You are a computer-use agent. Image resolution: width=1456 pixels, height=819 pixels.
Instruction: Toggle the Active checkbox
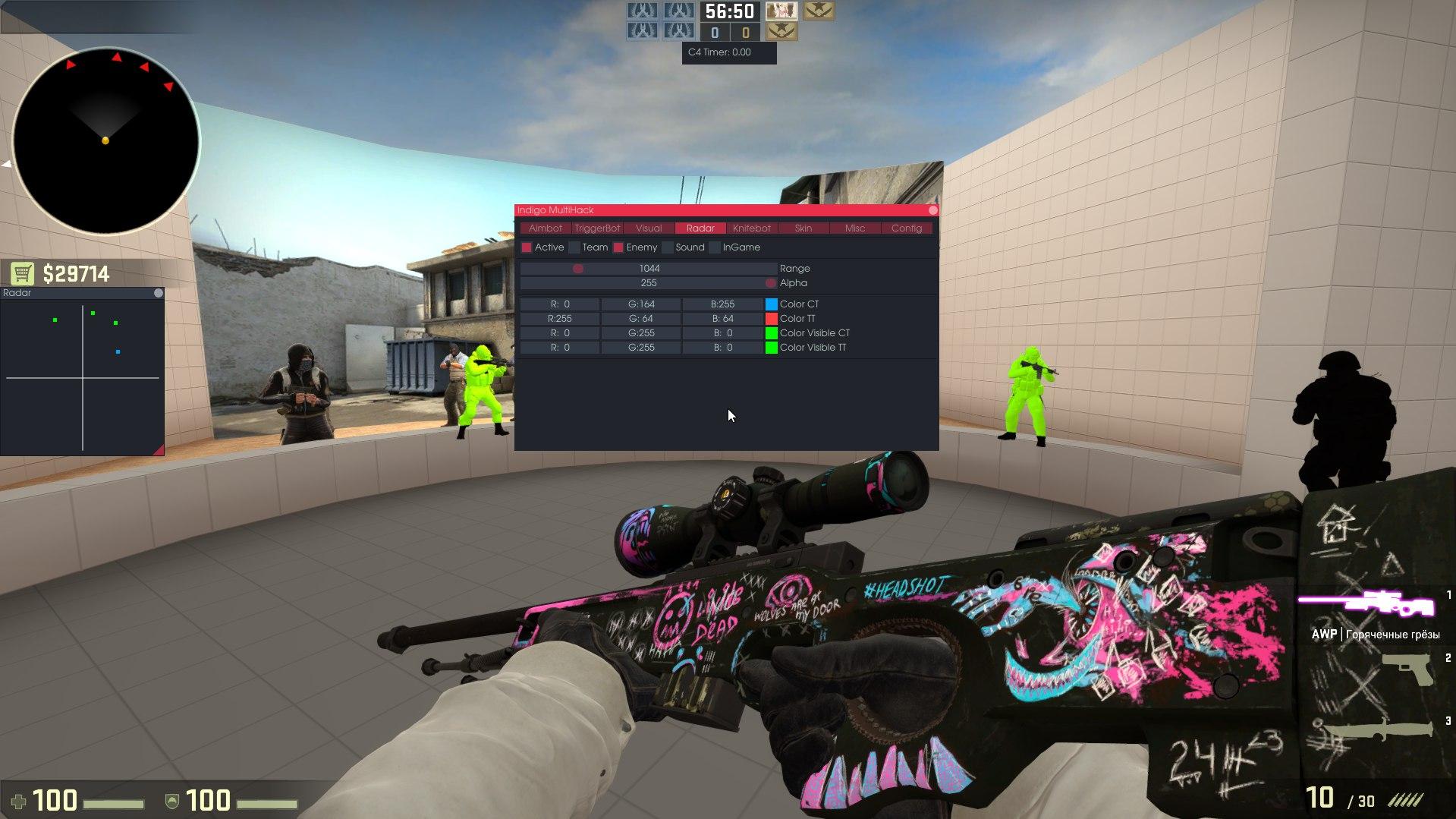[x=527, y=247]
